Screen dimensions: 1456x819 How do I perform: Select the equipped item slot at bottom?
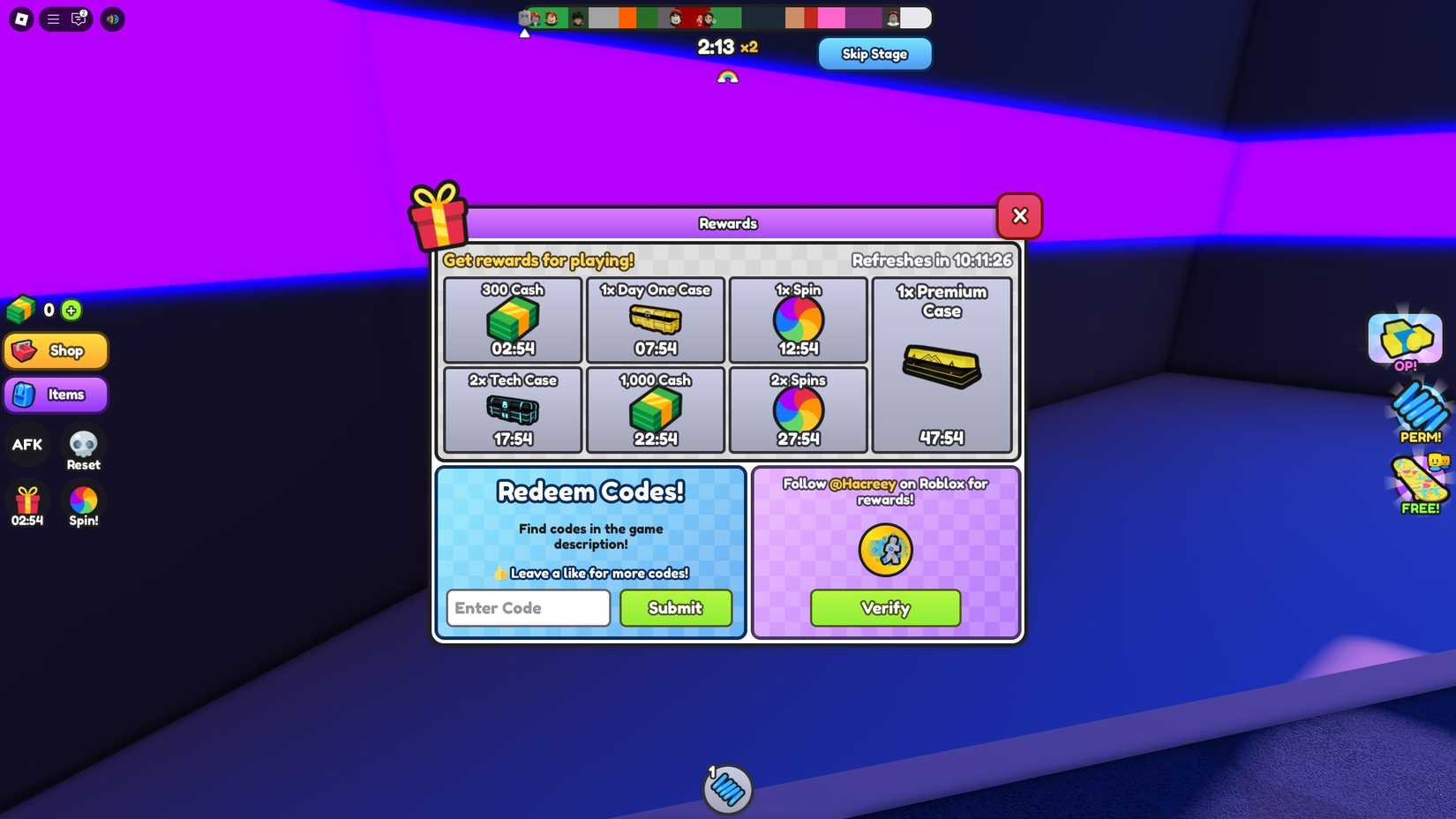coord(727,790)
